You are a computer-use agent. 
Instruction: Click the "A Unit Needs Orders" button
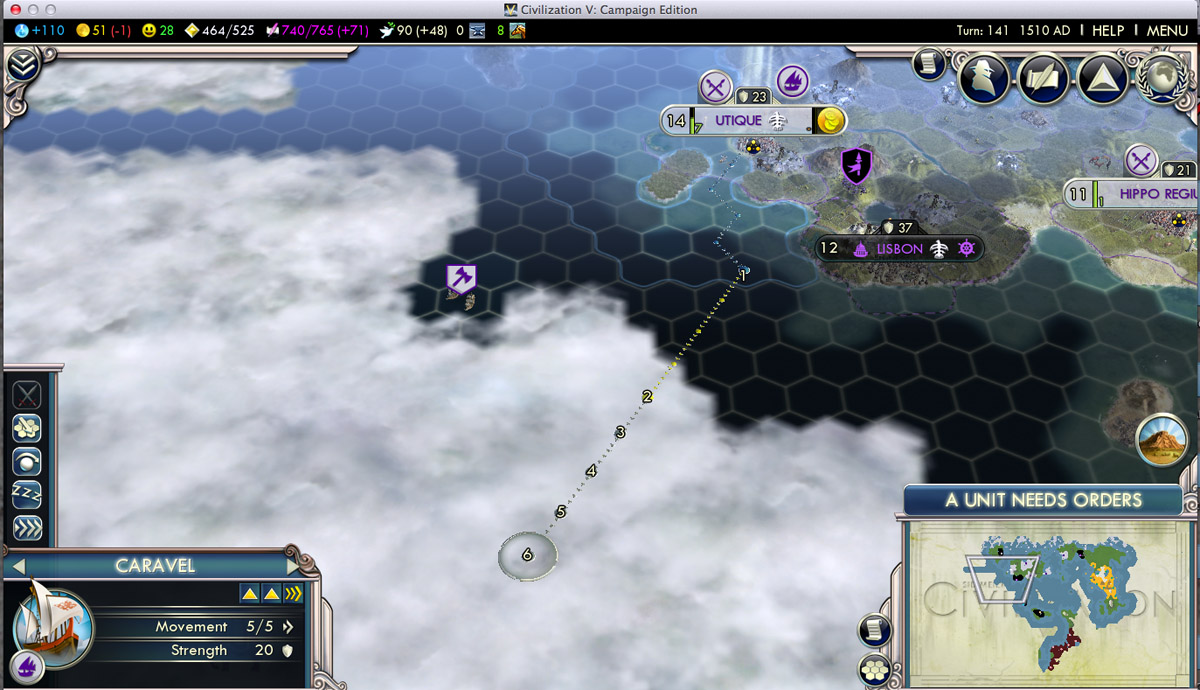tap(1043, 500)
